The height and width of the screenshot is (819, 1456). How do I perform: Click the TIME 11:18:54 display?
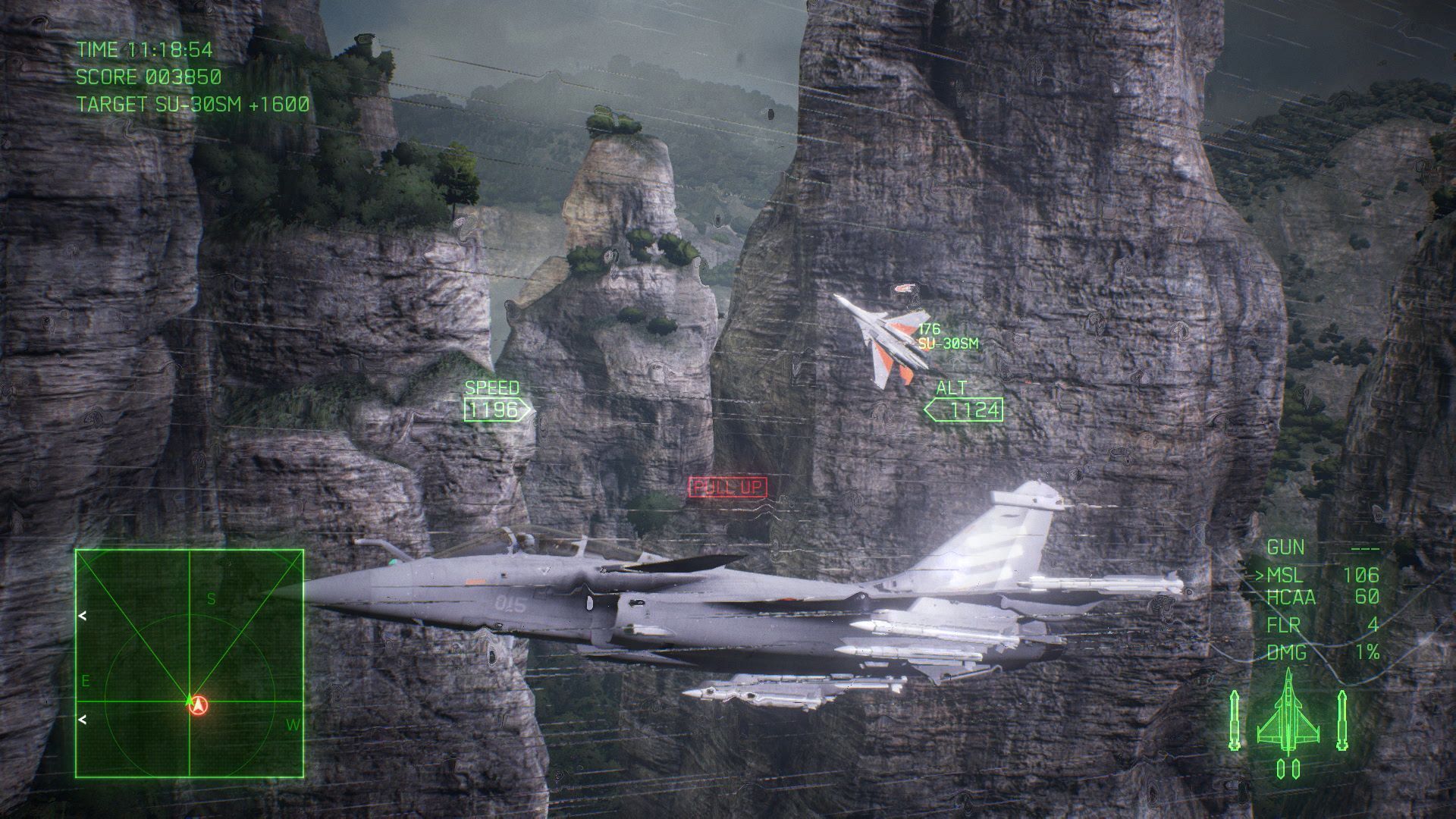[x=145, y=47]
